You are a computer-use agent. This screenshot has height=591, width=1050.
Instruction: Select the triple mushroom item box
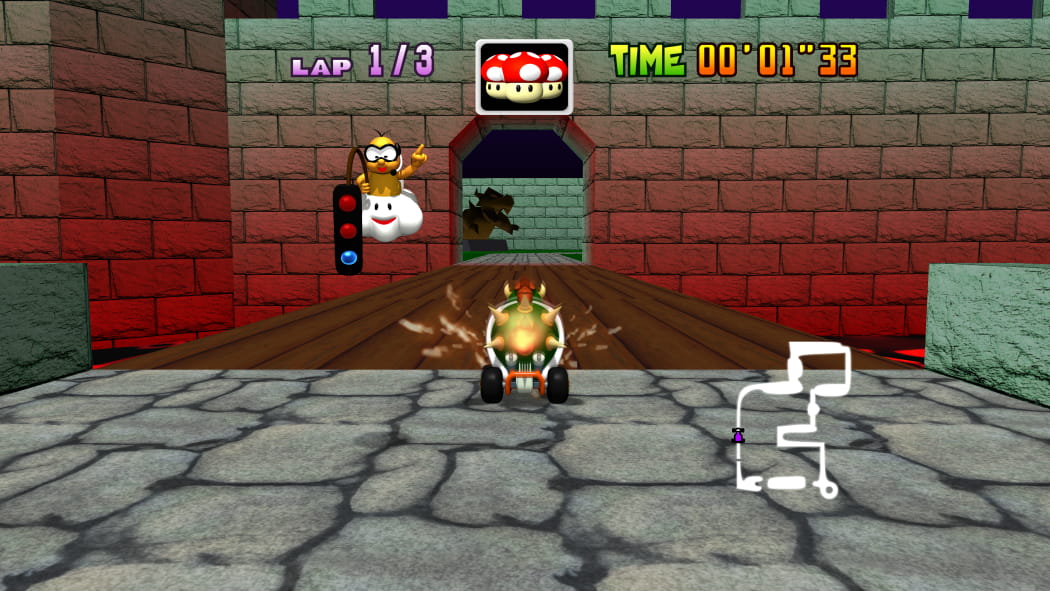click(x=524, y=77)
